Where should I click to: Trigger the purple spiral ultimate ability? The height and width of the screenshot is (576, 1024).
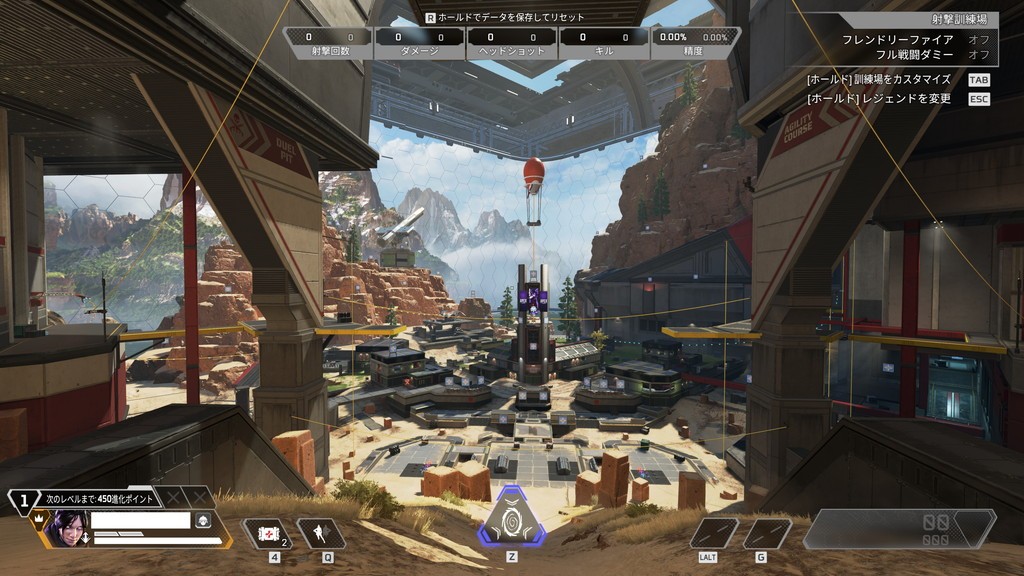click(x=512, y=517)
